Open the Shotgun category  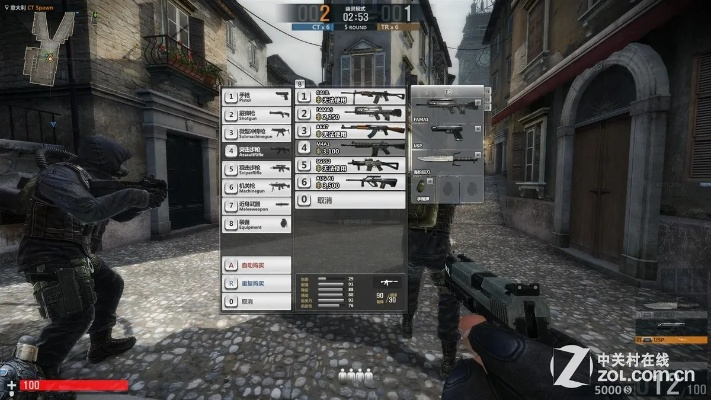(257, 115)
